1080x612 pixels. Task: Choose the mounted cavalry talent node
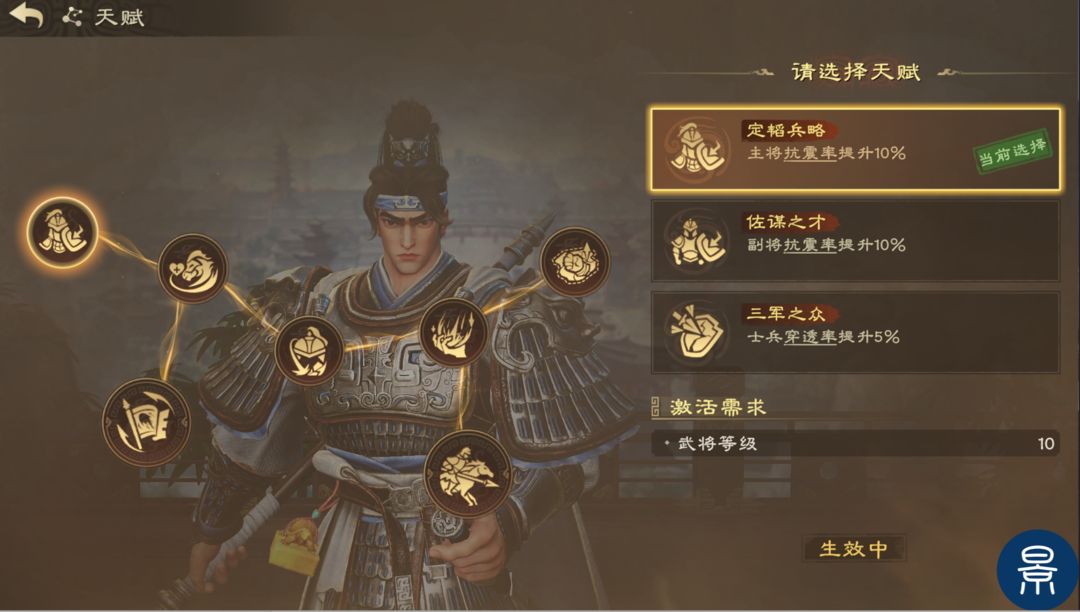pyautogui.click(x=468, y=472)
